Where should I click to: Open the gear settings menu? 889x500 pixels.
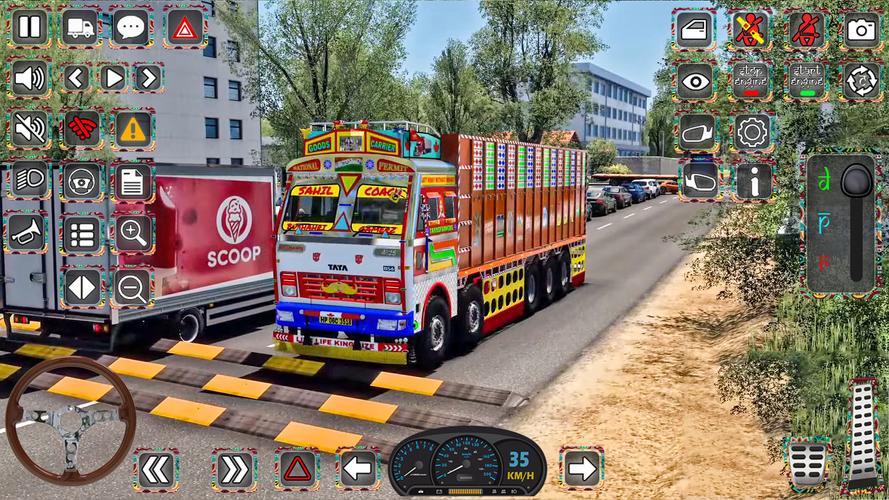tap(752, 131)
